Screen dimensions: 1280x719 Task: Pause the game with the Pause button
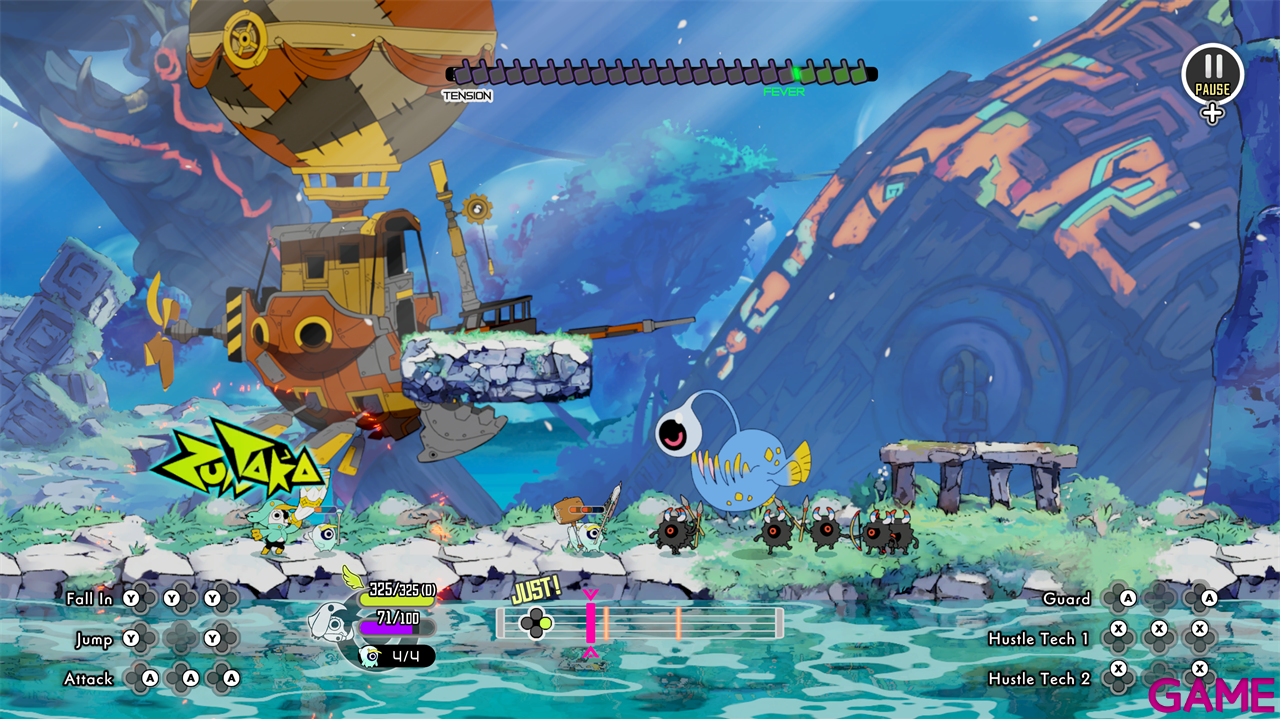[1212, 75]
